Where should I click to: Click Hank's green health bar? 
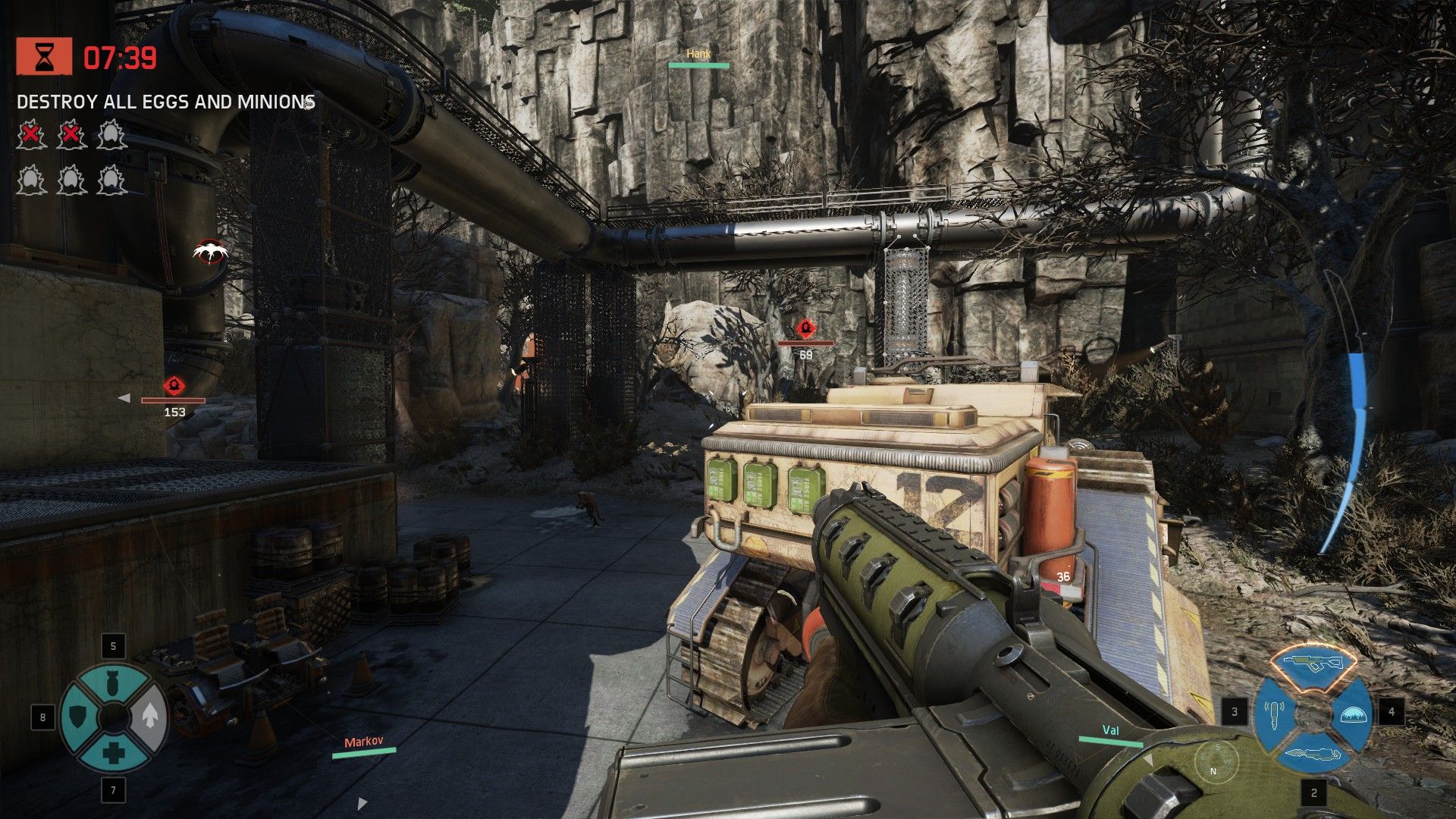pyautogui.click(x=698, y=67)
